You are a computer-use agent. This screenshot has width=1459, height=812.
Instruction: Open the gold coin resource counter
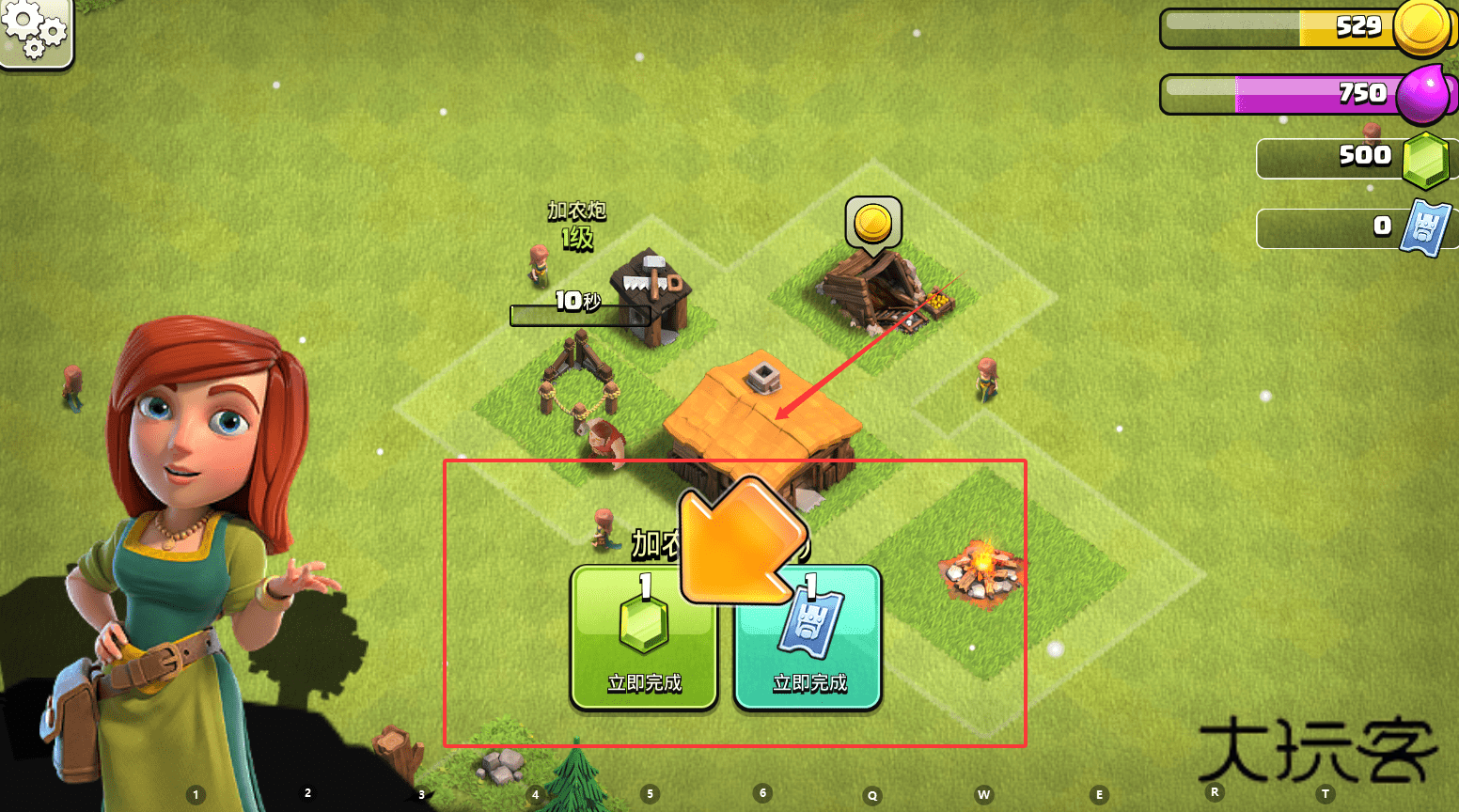pyautogui.click(x=1420, y=27)
